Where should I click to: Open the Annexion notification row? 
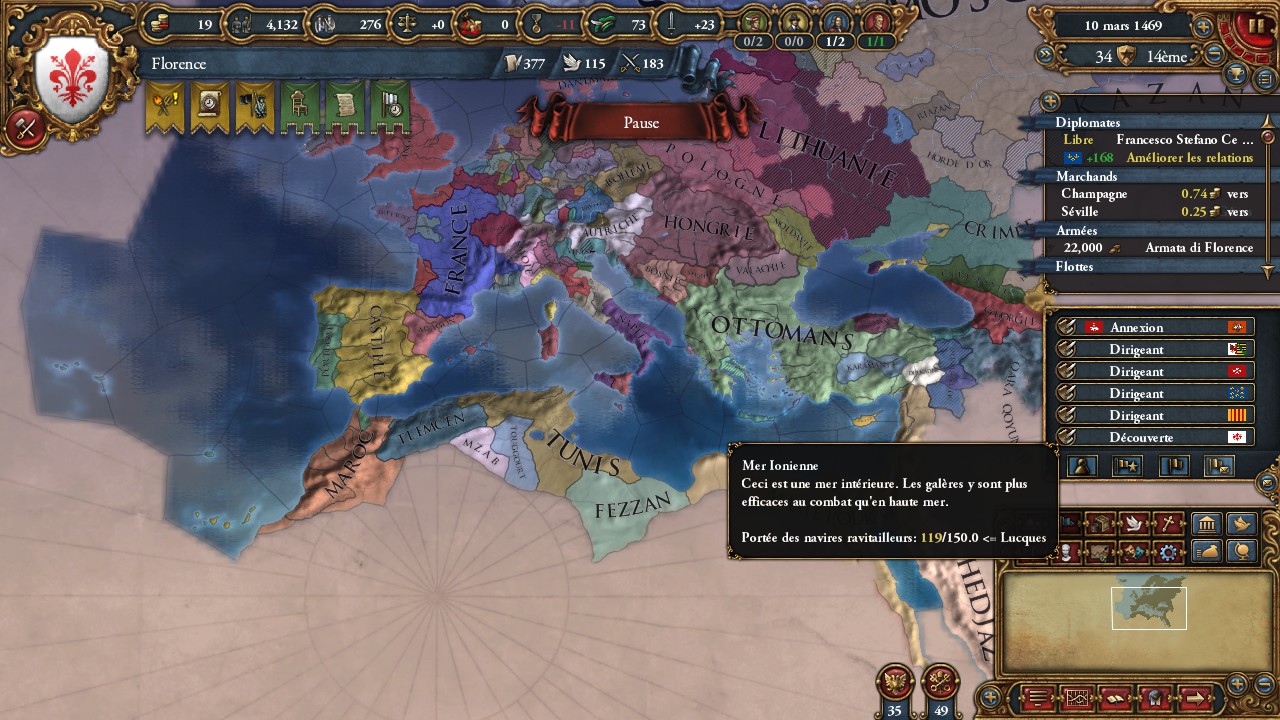pyautogui.click(x=1155, y=327)
